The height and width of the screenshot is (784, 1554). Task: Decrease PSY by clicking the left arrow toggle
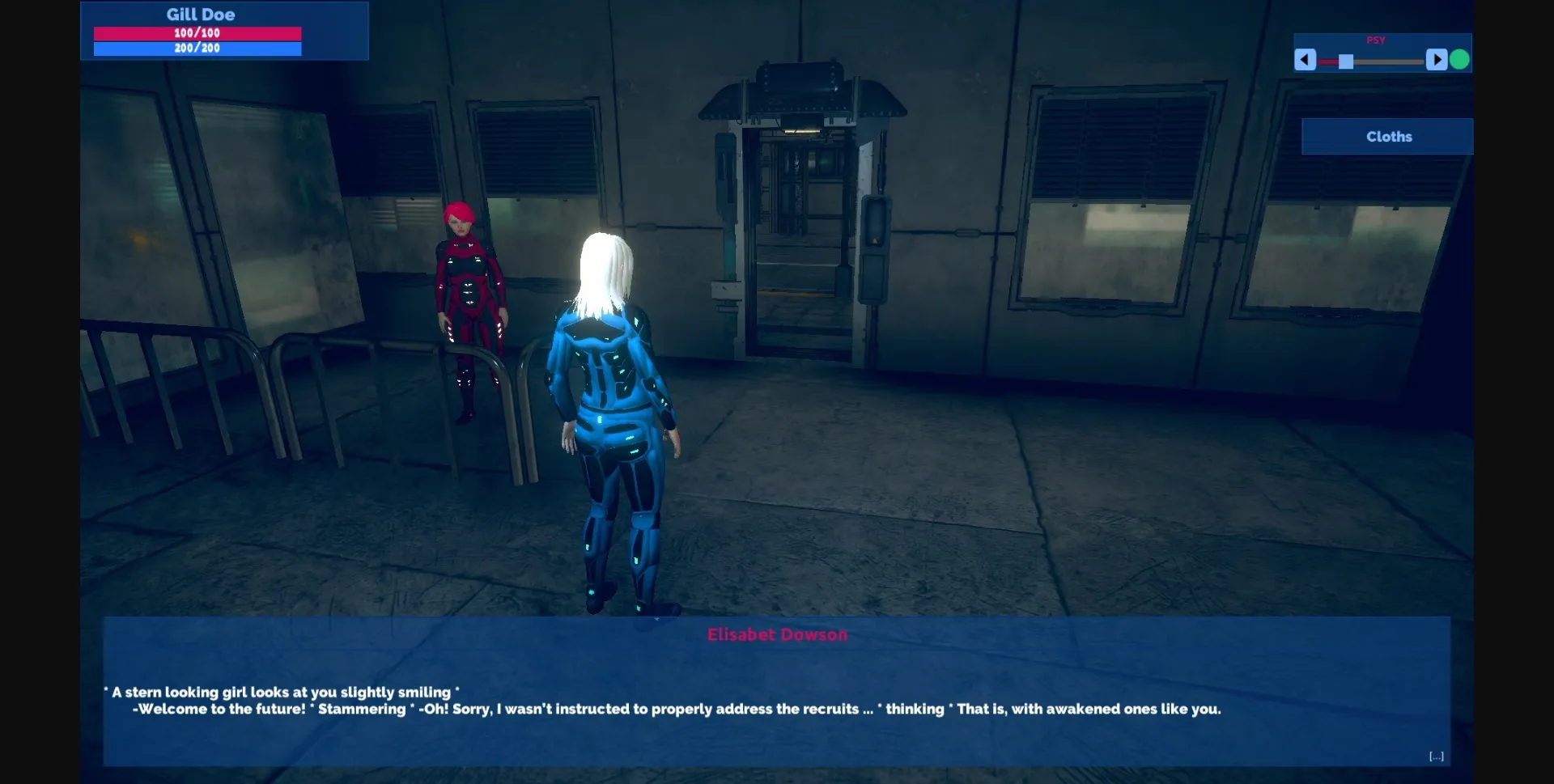tap(1306, 59)
